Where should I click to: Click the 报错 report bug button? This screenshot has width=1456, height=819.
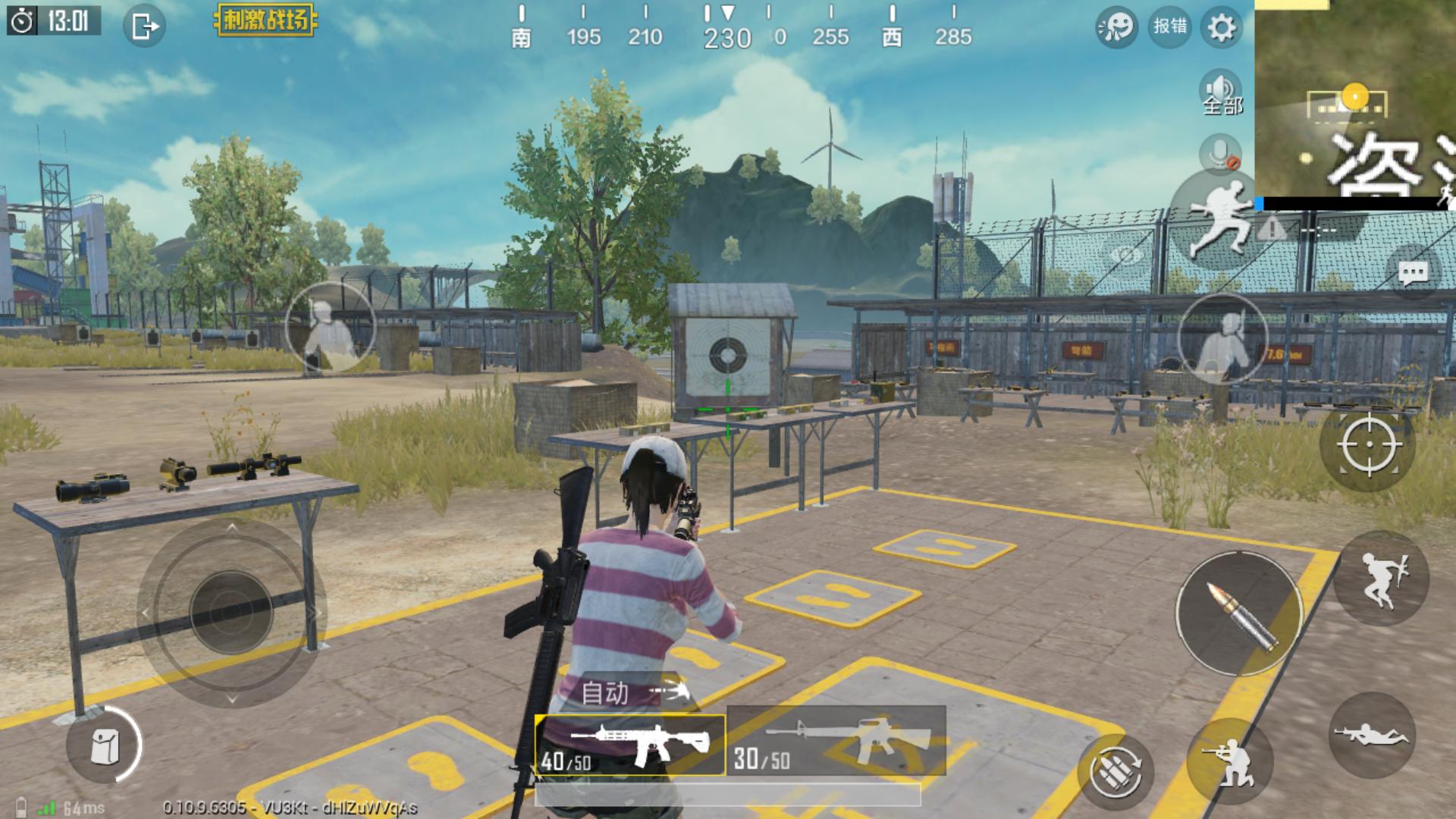point(1169,27)
